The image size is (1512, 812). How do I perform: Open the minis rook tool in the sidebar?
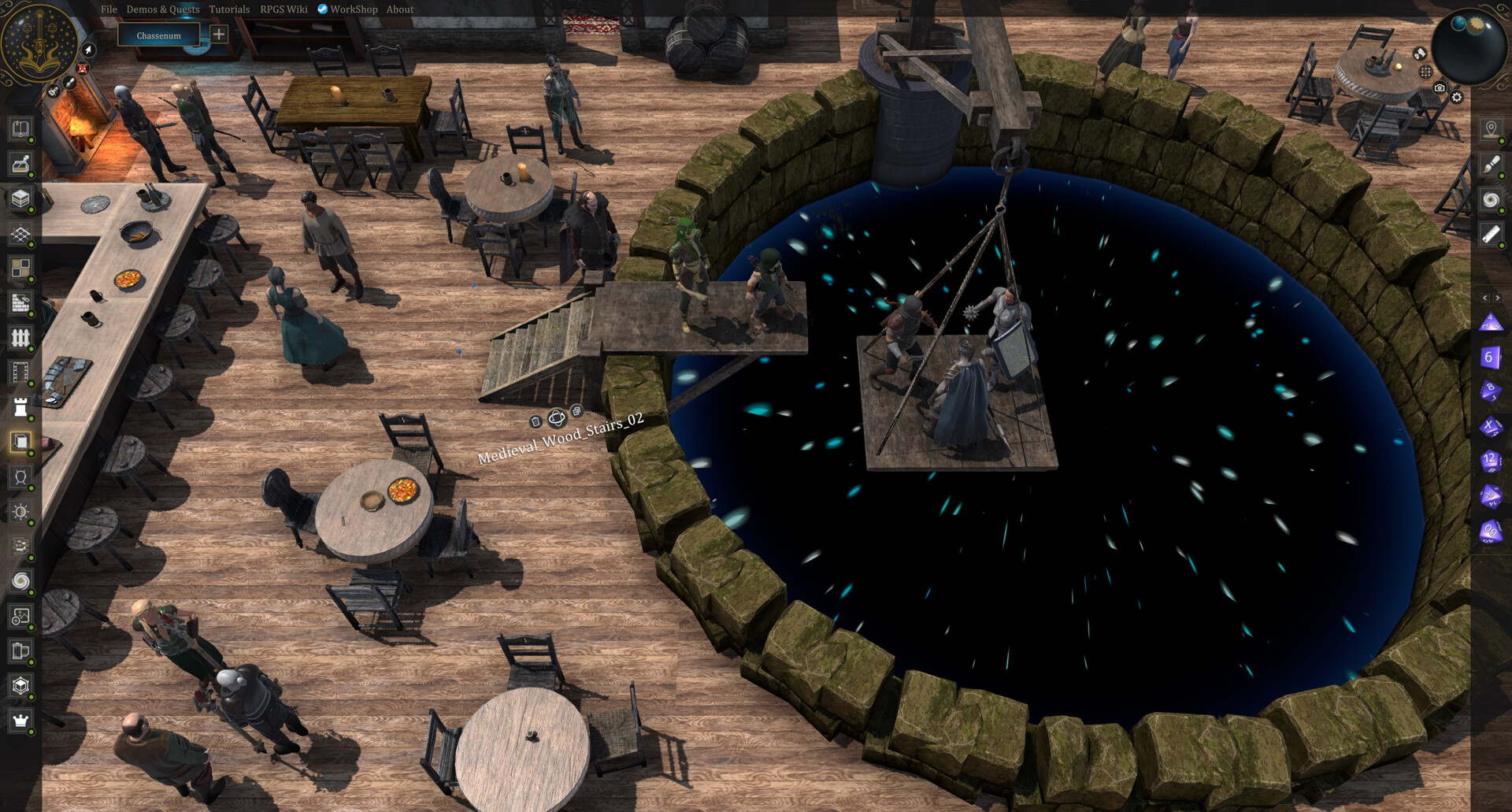(x=20, y=406)
